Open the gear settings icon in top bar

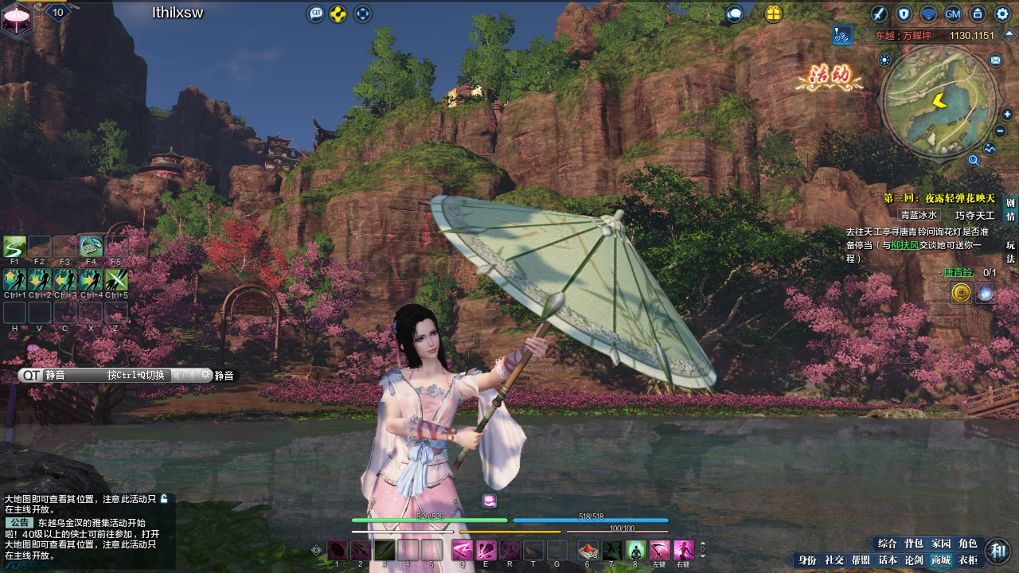1002,14
